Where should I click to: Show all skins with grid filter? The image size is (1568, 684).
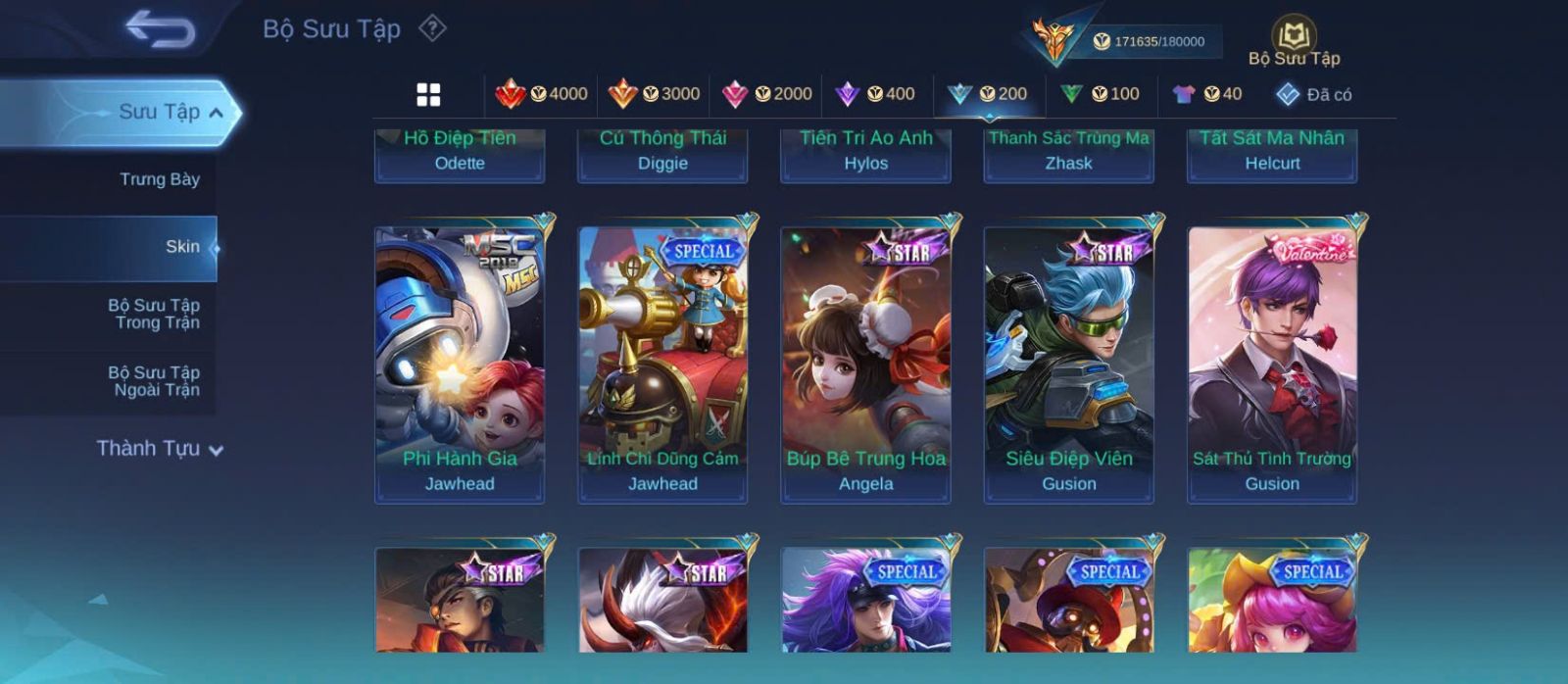(428, 94)
